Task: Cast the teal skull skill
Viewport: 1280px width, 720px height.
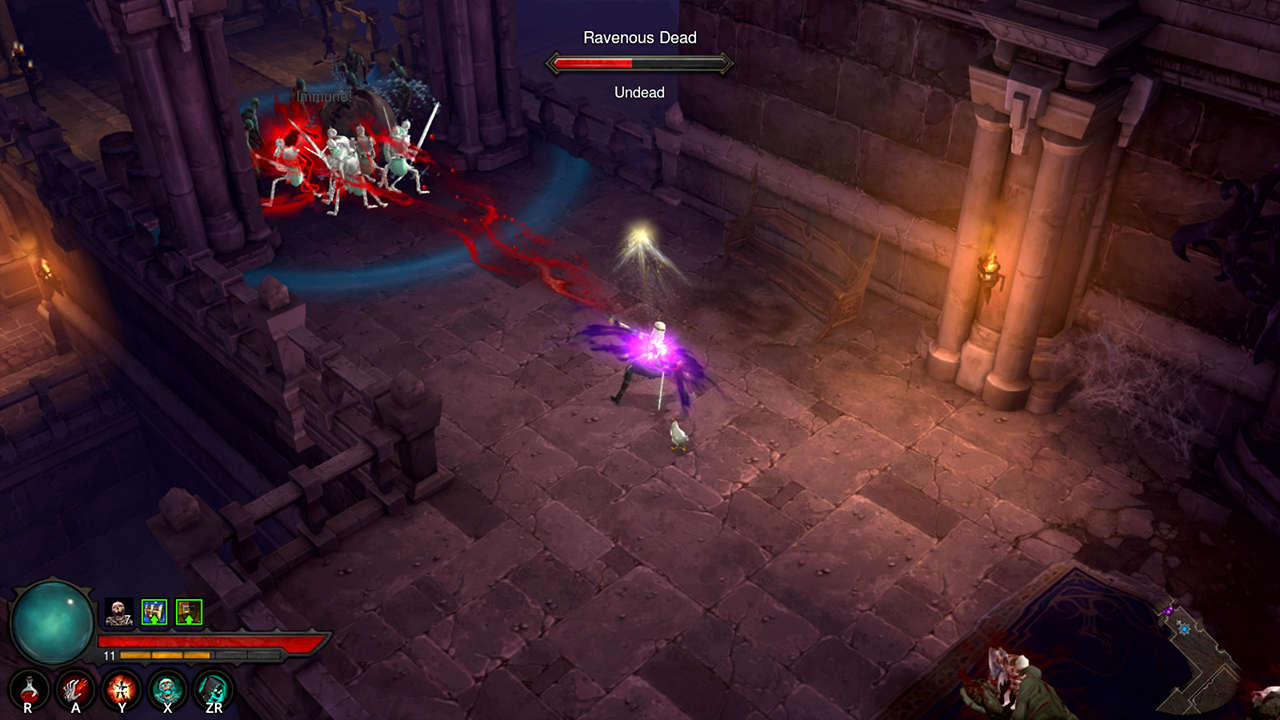Action: (x=167, y=688)
